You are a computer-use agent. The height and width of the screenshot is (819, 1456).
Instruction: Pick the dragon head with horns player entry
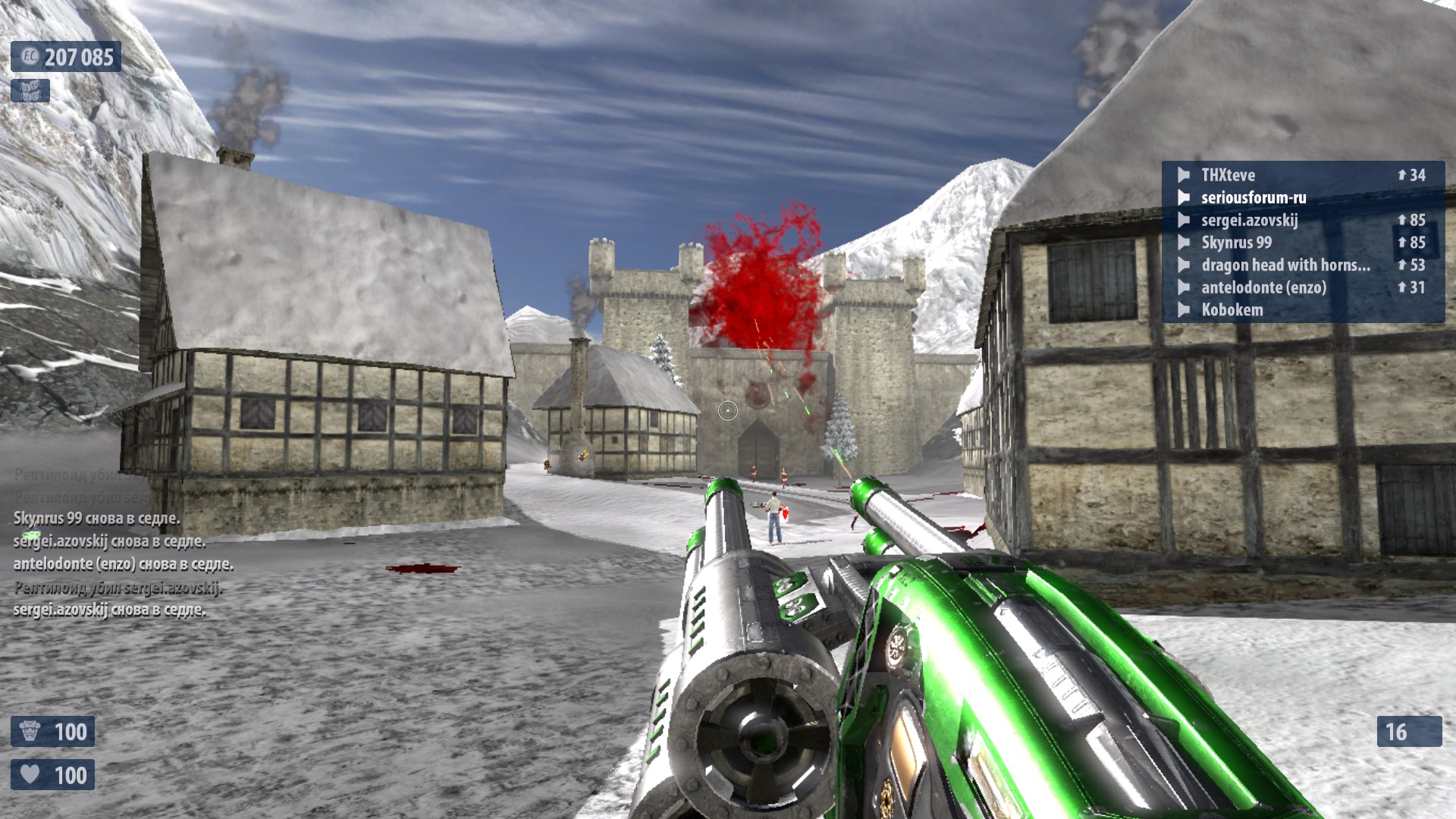1285,265
